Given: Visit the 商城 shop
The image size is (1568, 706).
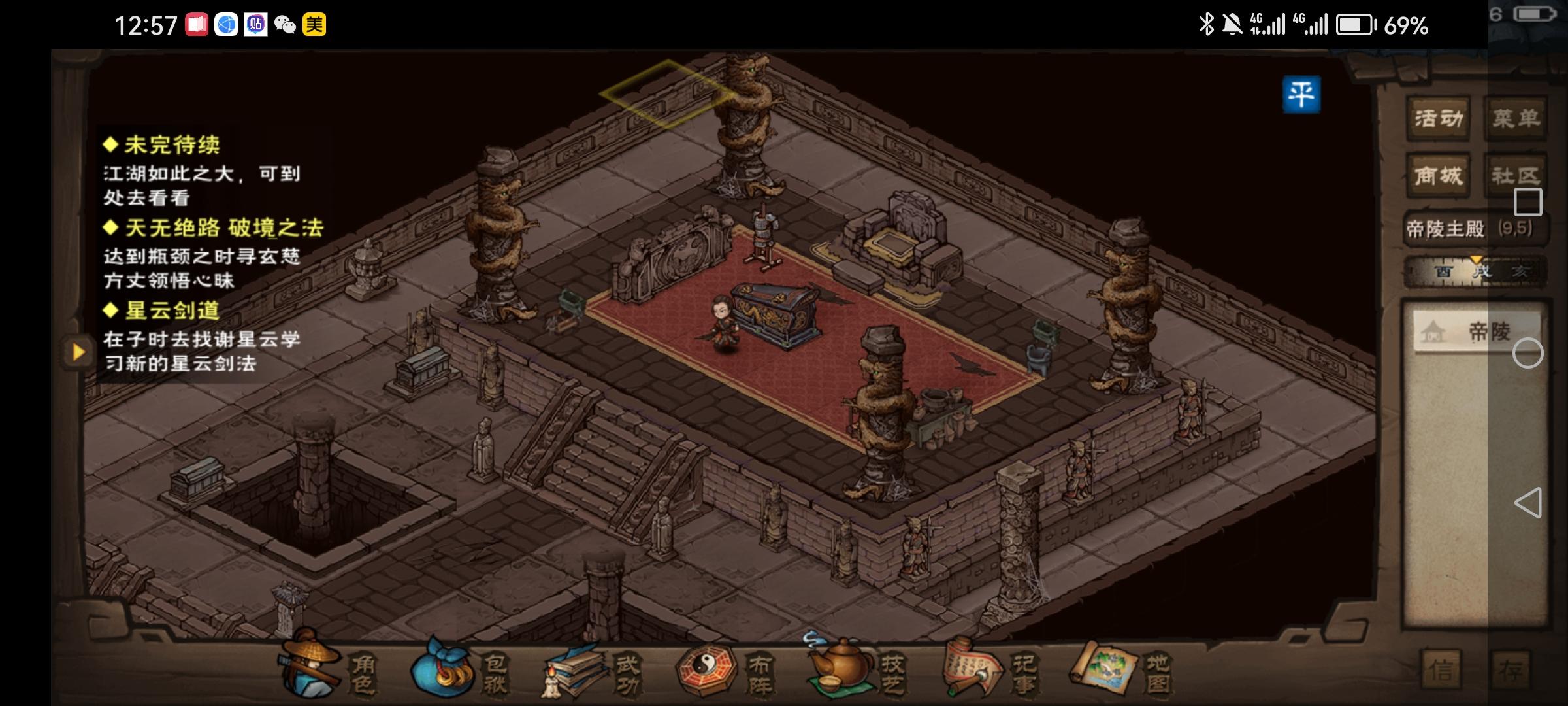Looking at the screenshot, I should point(1438,176).
